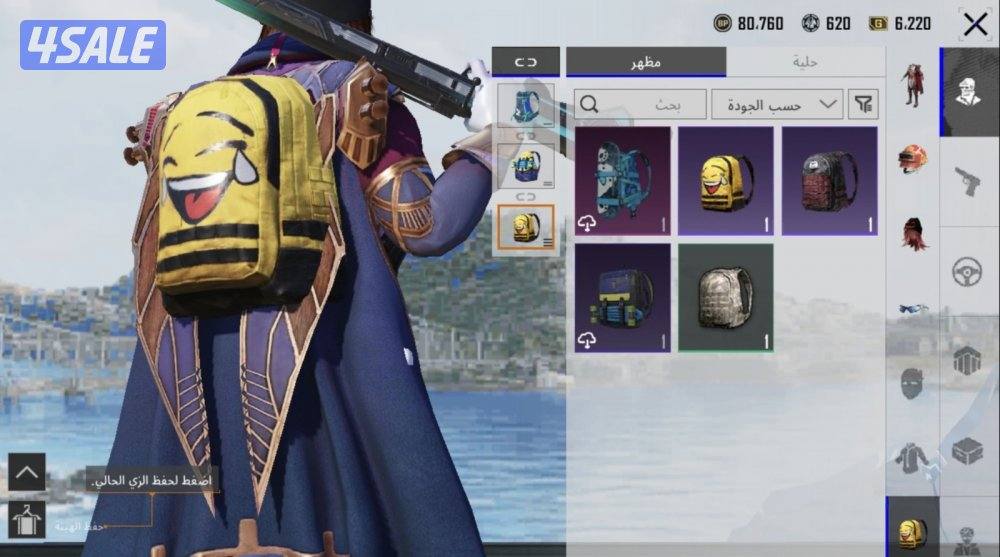Close the inventory with the X button
The image size is (1000, 557).
975,24
